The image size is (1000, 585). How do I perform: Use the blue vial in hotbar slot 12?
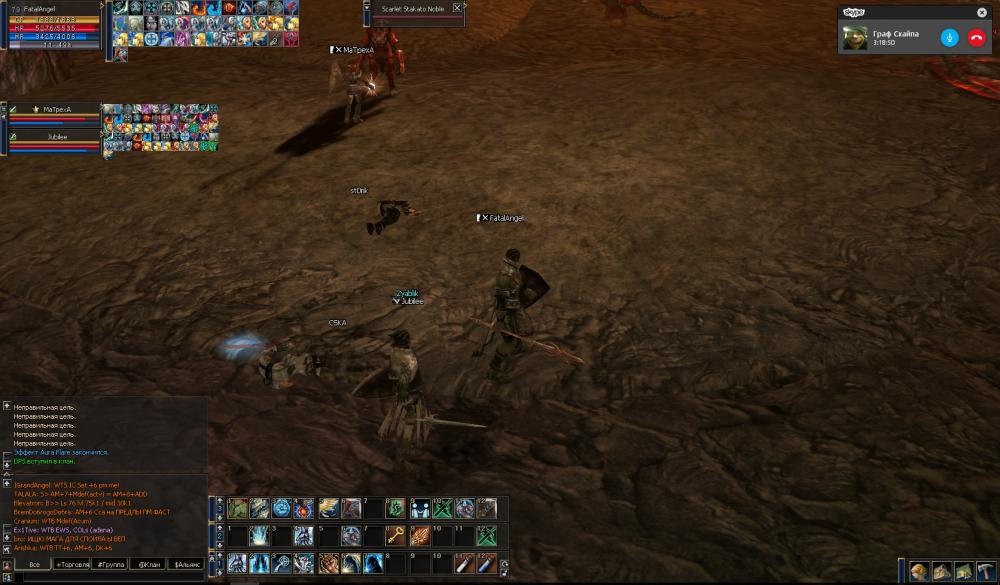pyautogui.click(x=486, y=564)
